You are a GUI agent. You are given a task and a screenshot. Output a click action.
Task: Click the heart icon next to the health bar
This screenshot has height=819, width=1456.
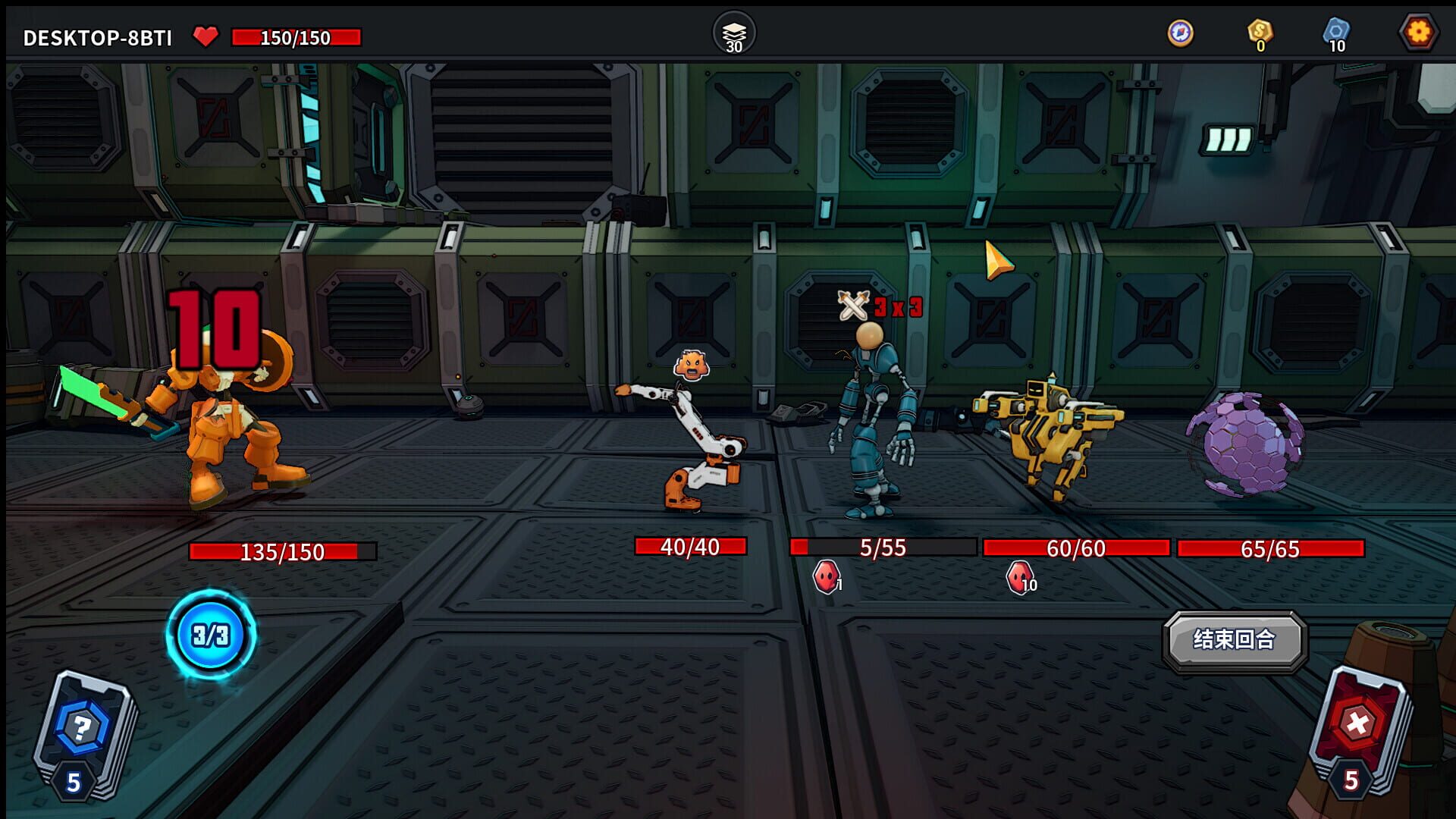pyautogui.click(x=206, y=33)
